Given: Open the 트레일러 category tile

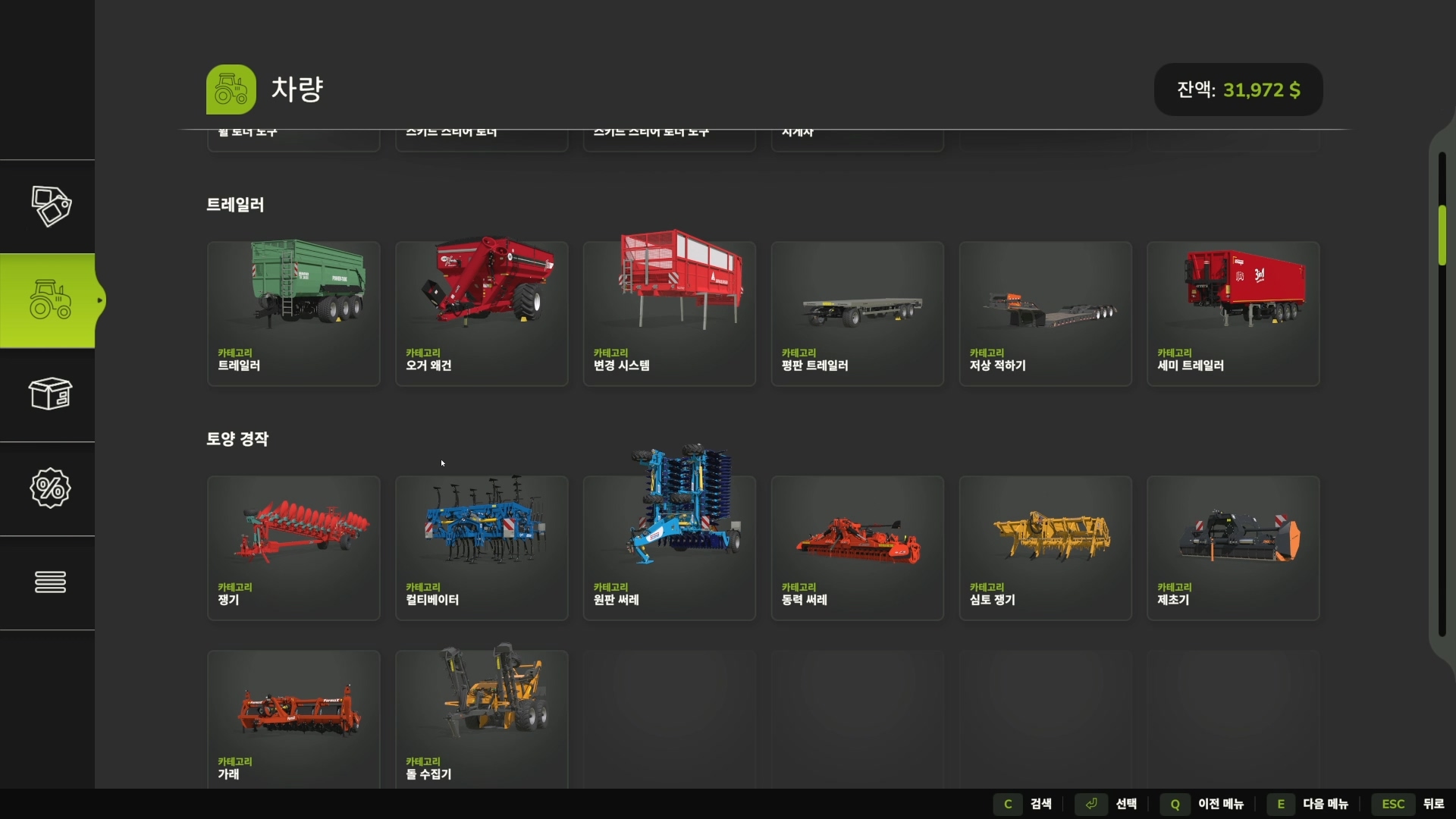Looking at the screenshot, I should [293, 313].
